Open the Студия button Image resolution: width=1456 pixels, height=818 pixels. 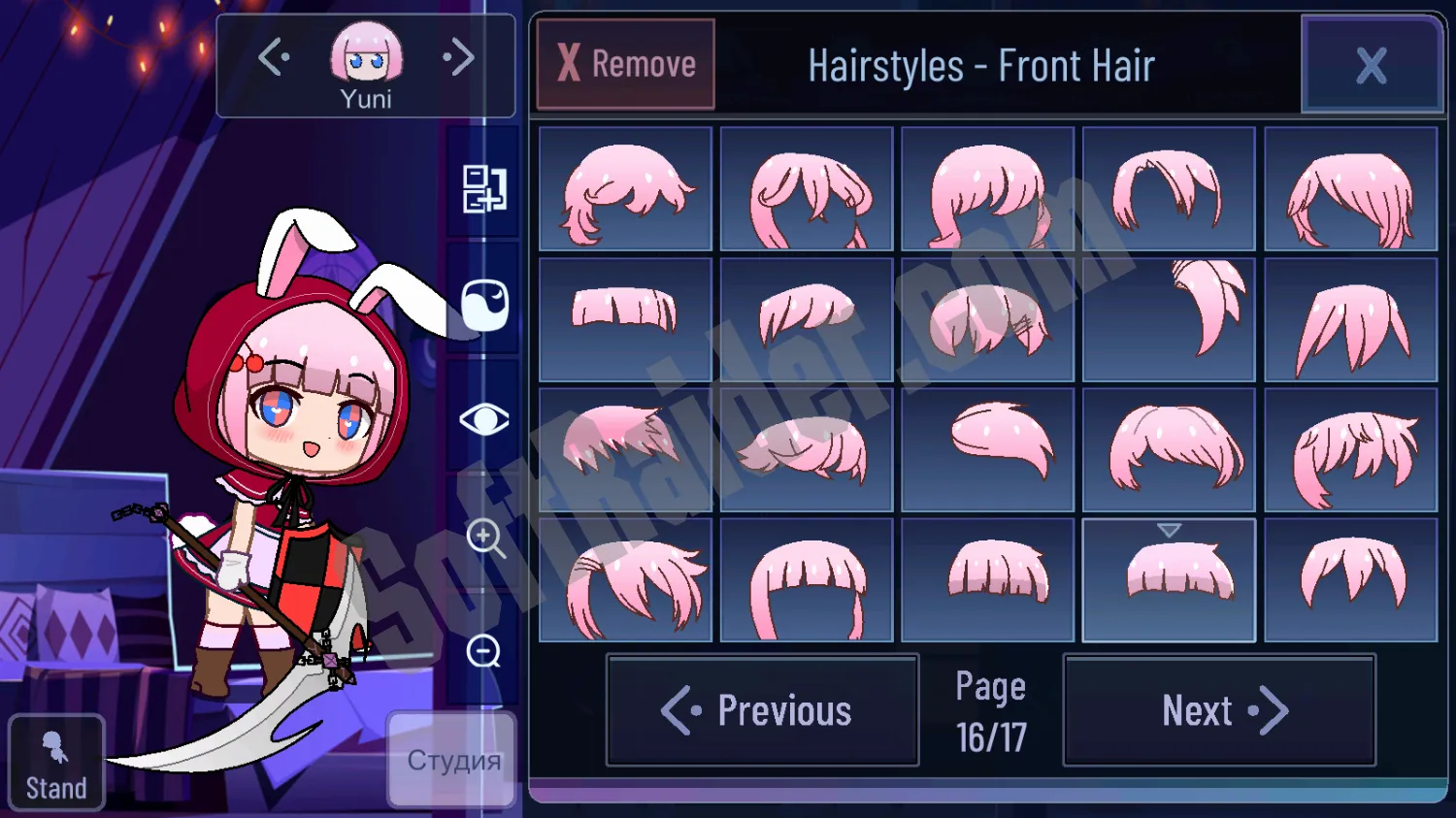click(452, 759)
